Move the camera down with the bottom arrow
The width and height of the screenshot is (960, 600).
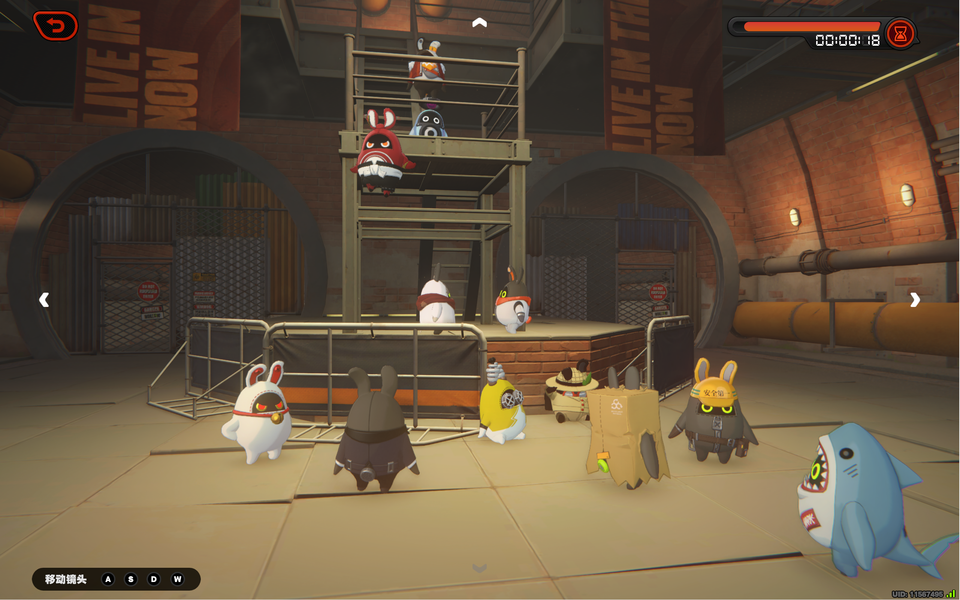click(x=480, y=568)
